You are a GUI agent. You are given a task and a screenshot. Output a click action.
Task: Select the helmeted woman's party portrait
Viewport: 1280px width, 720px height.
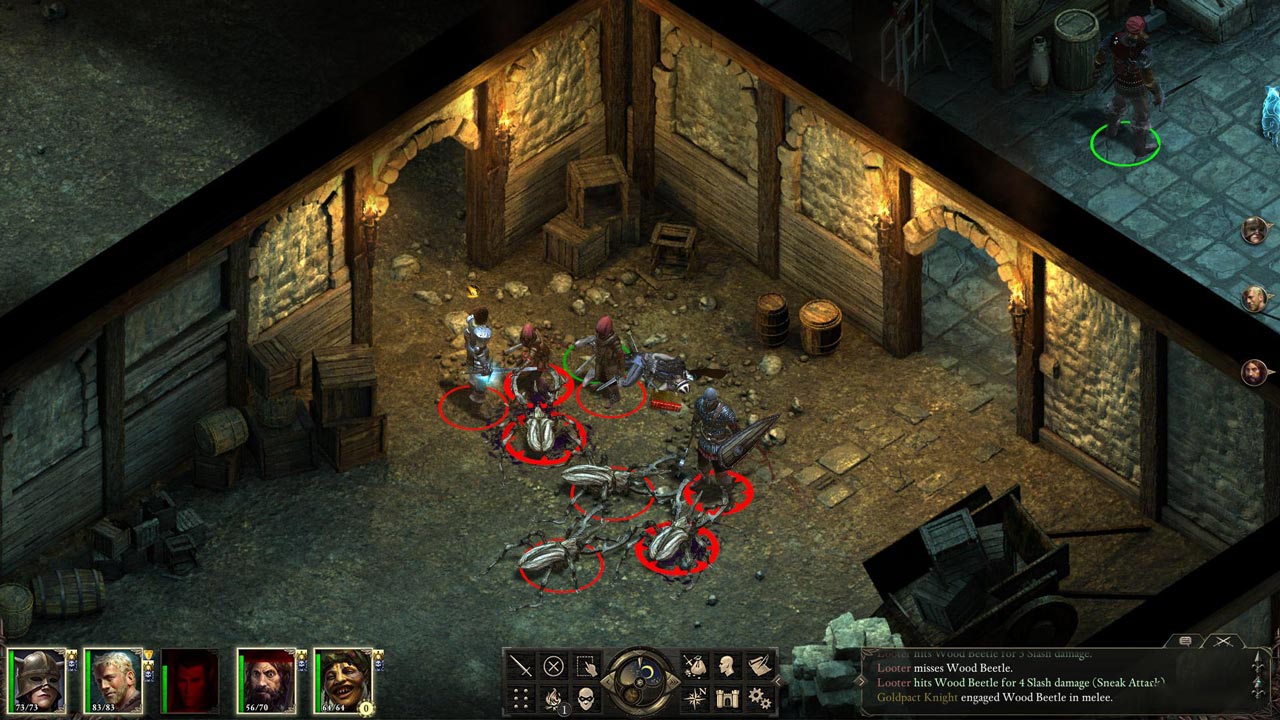(x=37, y=679)
